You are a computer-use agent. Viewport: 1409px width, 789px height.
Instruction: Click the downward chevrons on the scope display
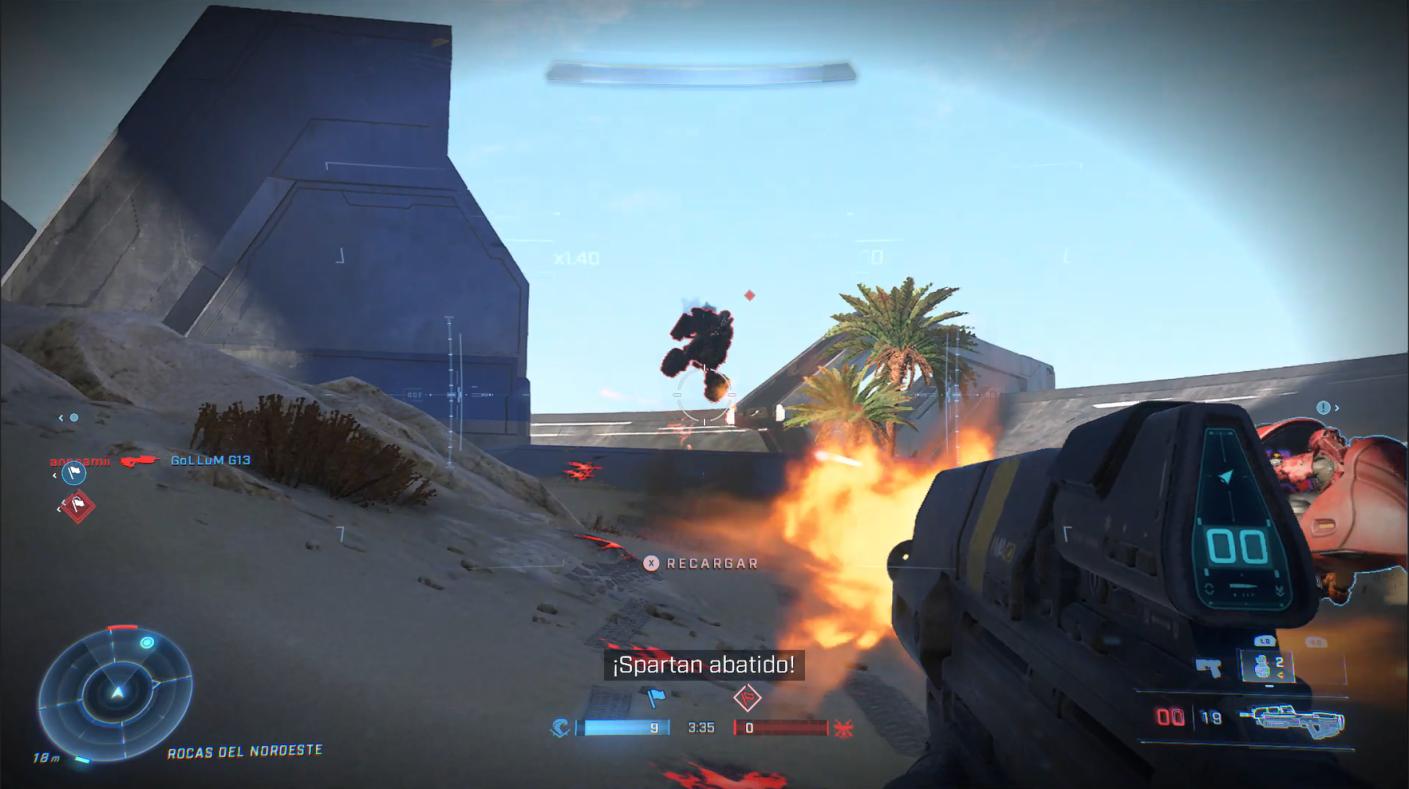[x=1279, y=590]
